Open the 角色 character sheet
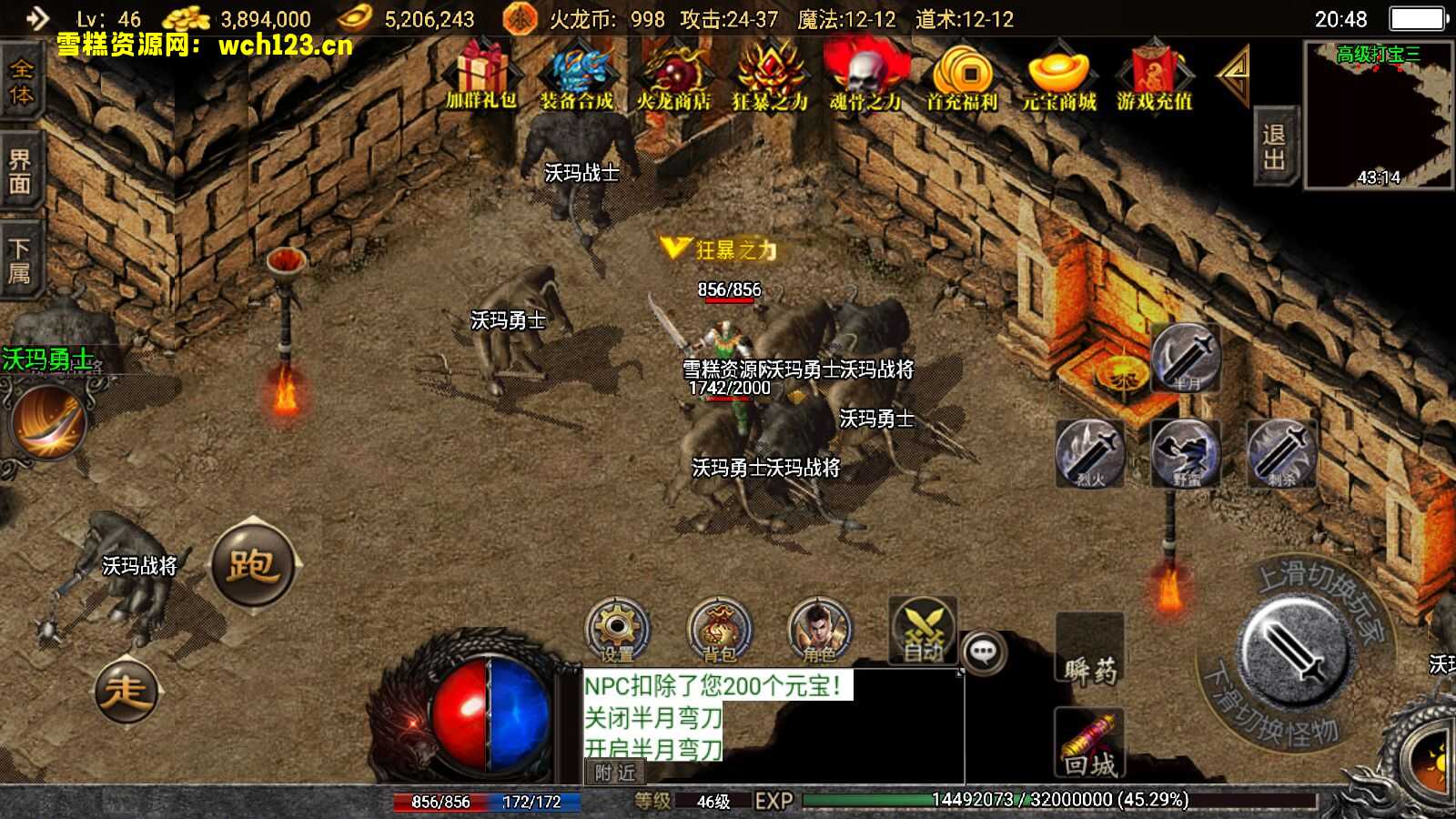This screenshot has width=1456, height=819. pos(819,630)
